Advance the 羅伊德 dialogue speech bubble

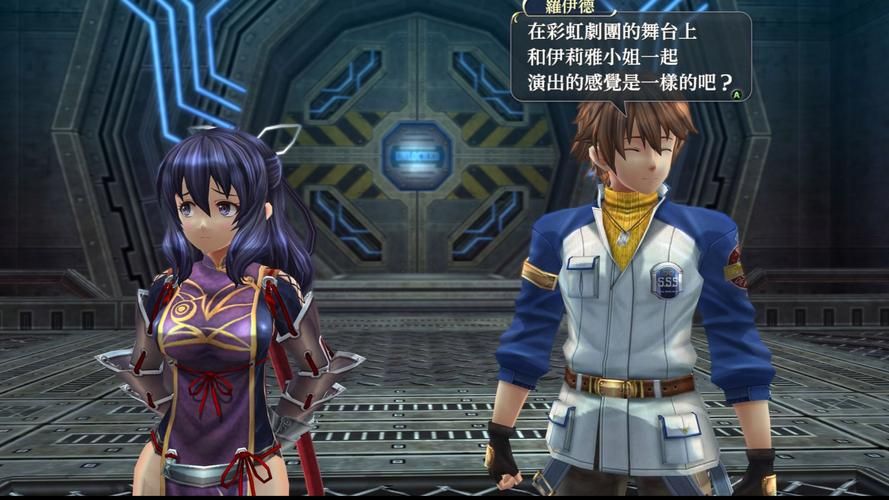737,94
